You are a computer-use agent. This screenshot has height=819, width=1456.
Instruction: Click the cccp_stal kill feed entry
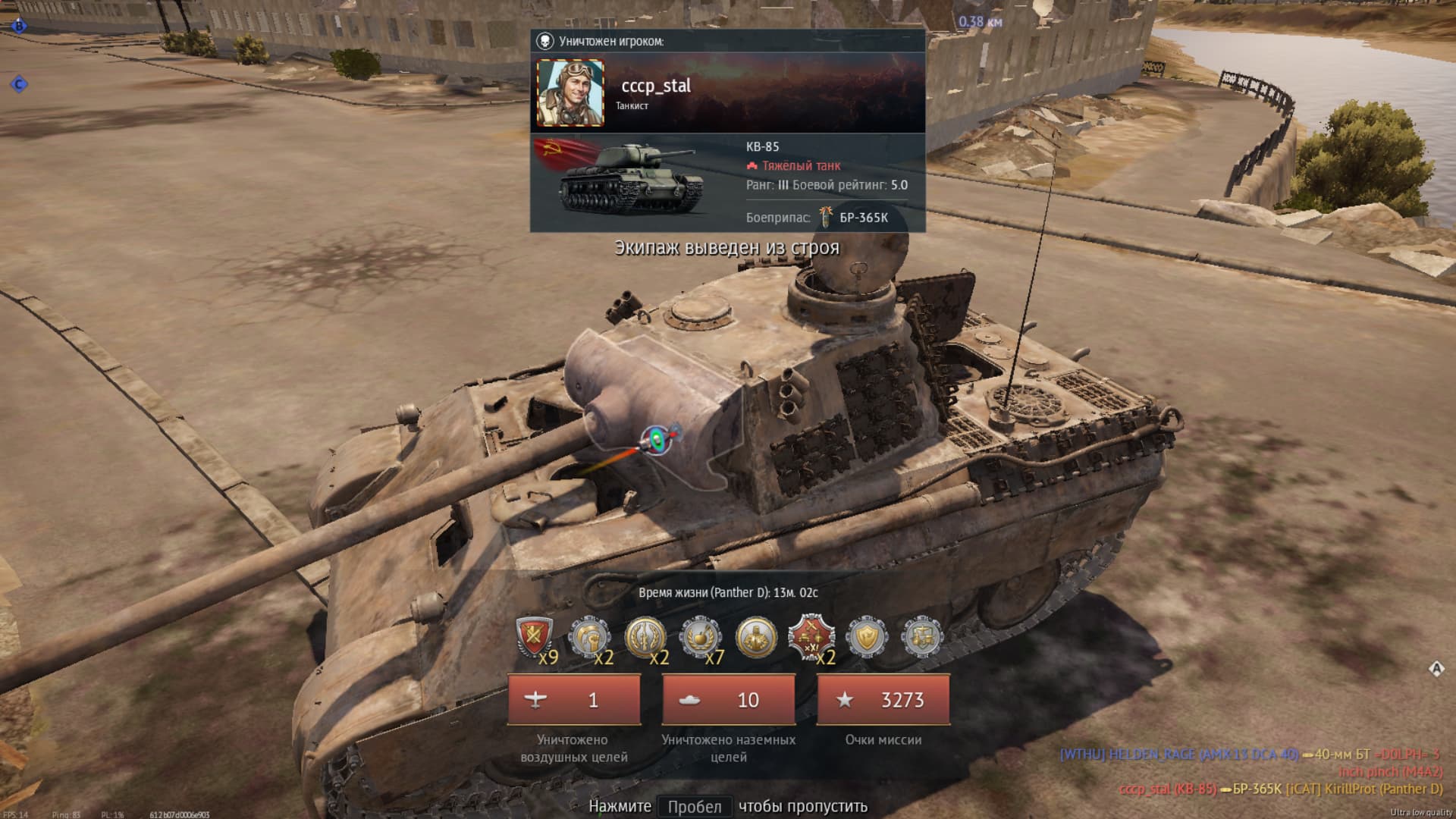(1280, 789)
